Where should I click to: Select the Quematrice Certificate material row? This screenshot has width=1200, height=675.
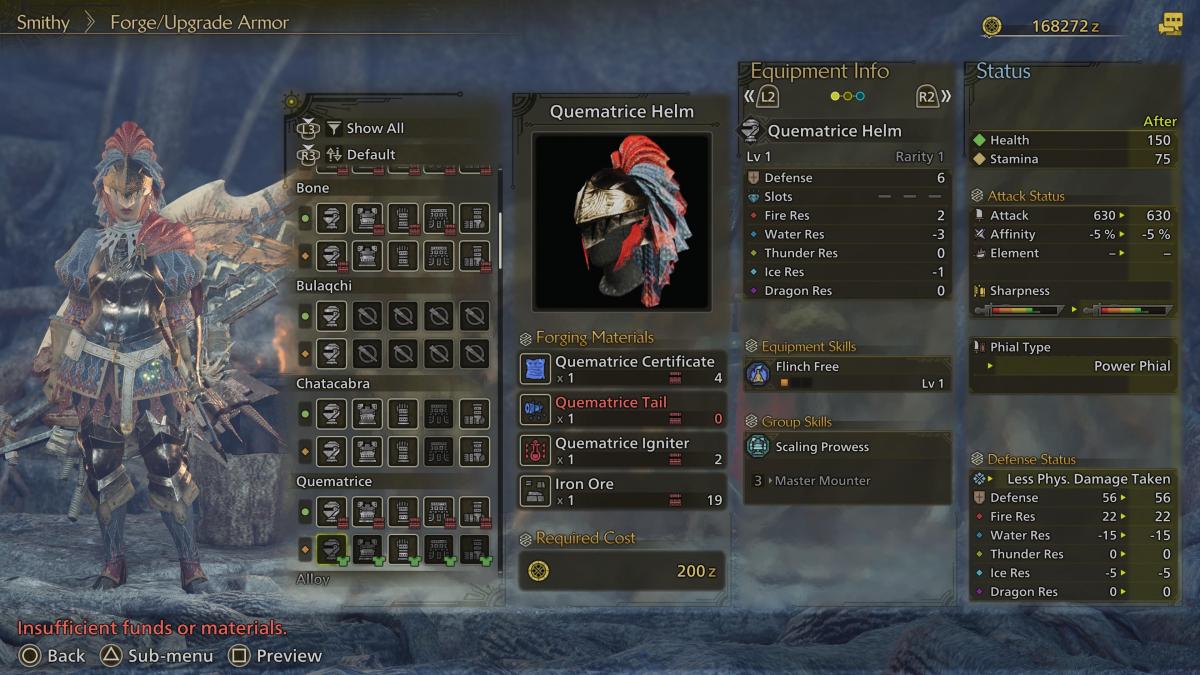tap(622, 369)
